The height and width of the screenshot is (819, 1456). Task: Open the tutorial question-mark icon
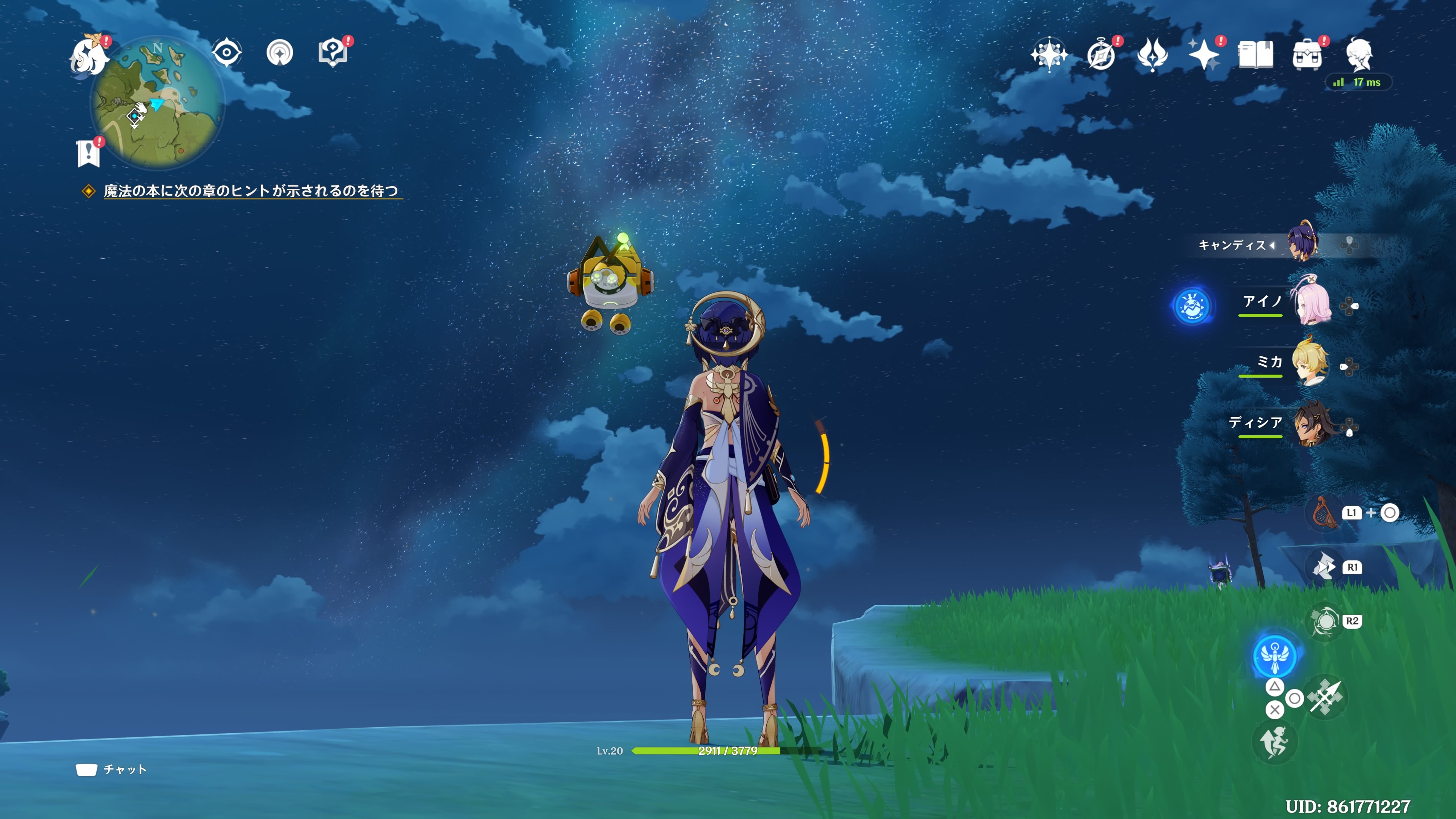point(333,53)
